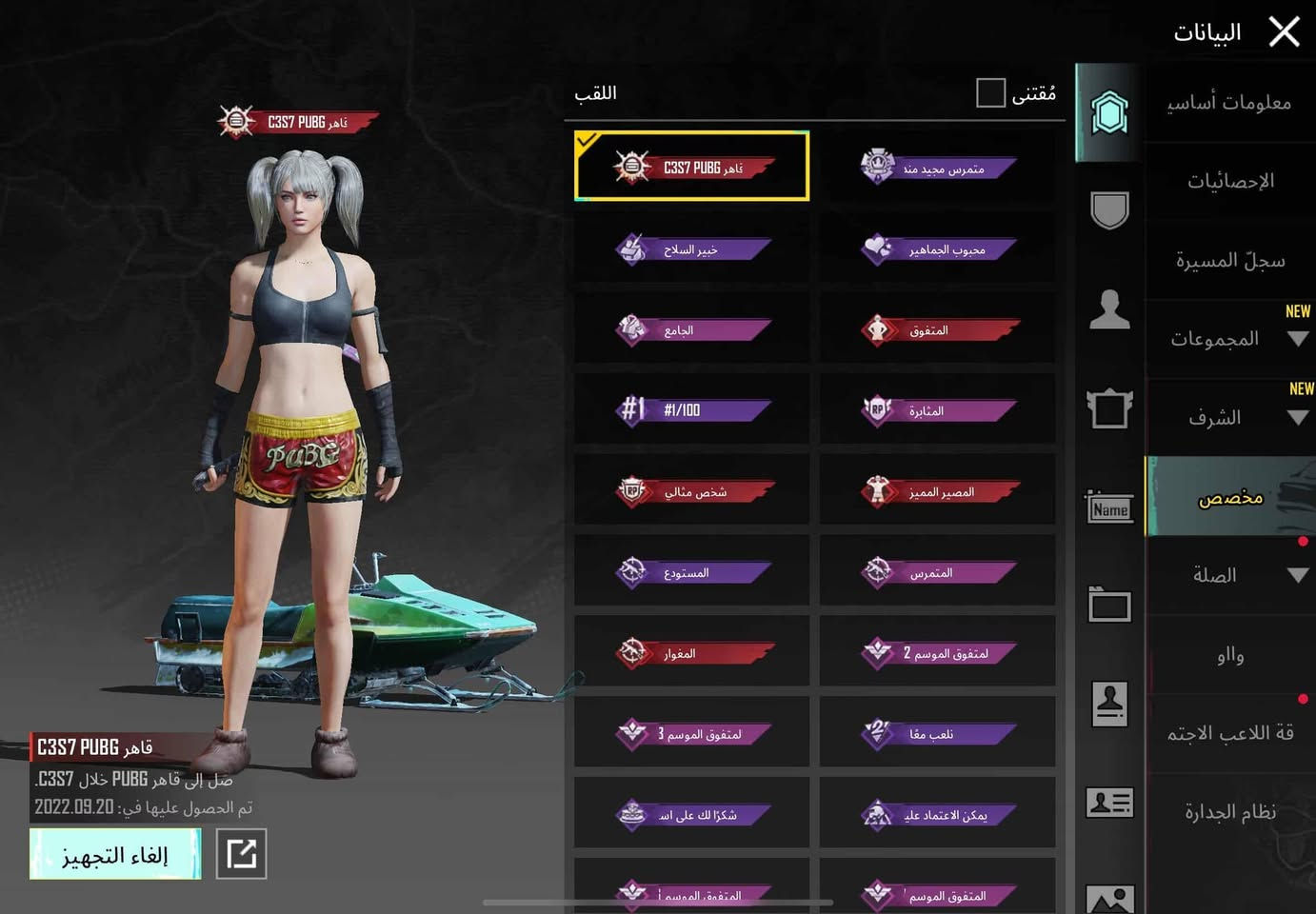Open سجلّ المسيرة career record

pos(1229,260)
